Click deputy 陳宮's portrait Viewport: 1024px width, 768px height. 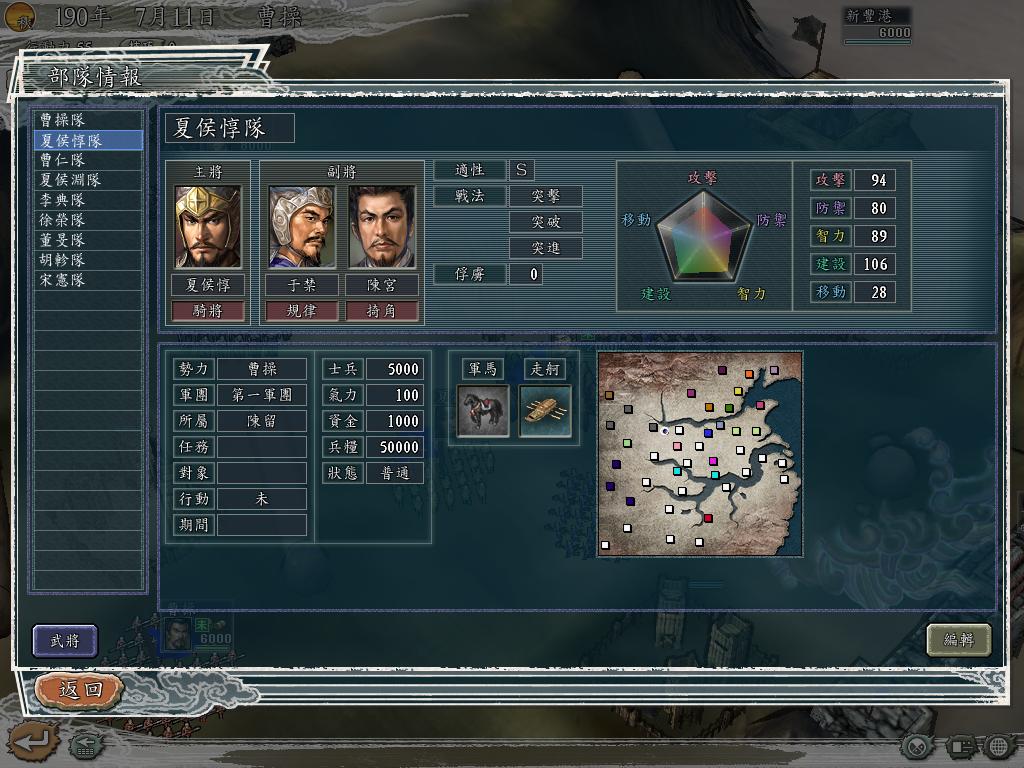pyautogui.click(x=381, y=226)
